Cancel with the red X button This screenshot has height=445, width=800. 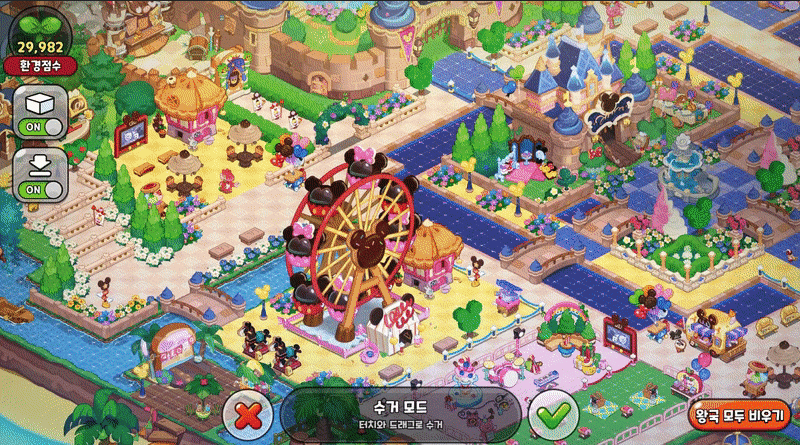coord(248,412)
